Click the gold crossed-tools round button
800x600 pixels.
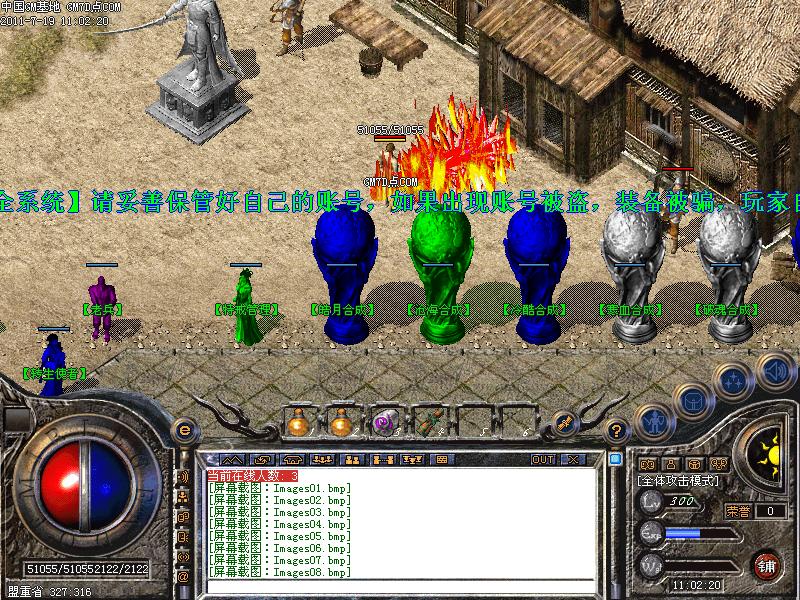coord(565,422)
